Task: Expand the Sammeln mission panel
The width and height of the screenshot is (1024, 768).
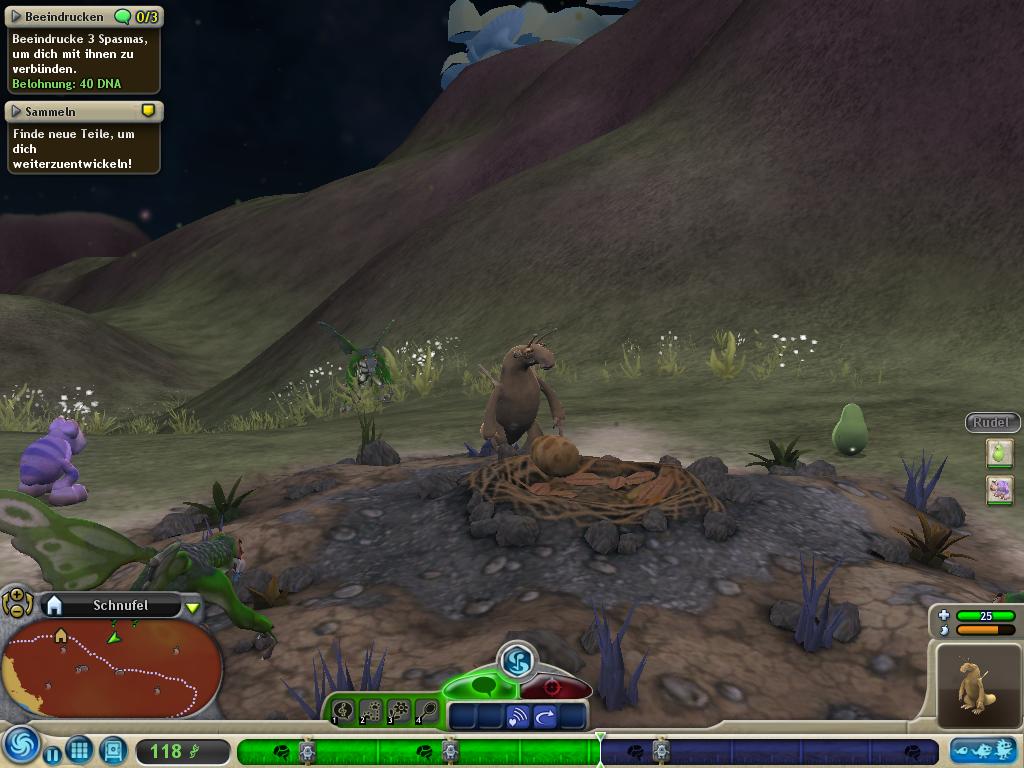Action: coord(16,111)
